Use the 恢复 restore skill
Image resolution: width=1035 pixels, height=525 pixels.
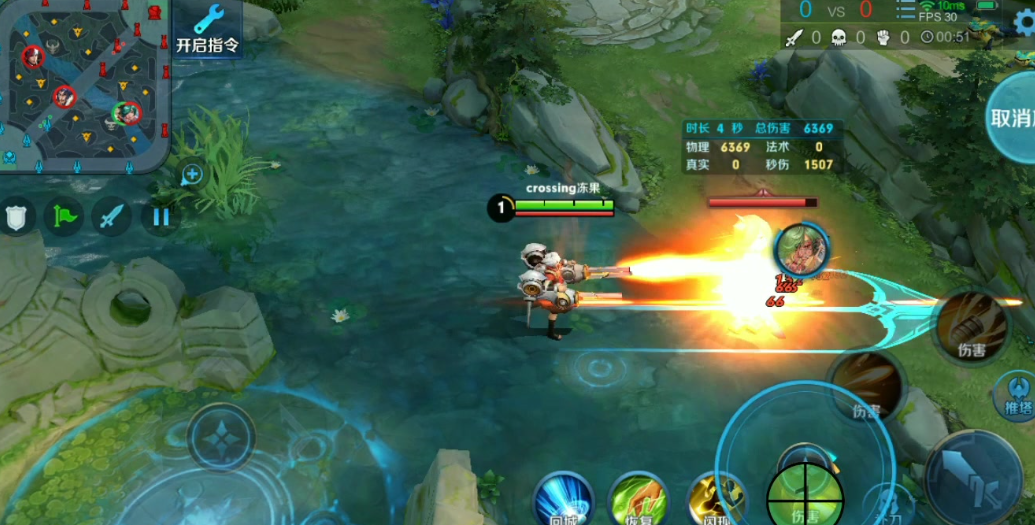point(638,500)
